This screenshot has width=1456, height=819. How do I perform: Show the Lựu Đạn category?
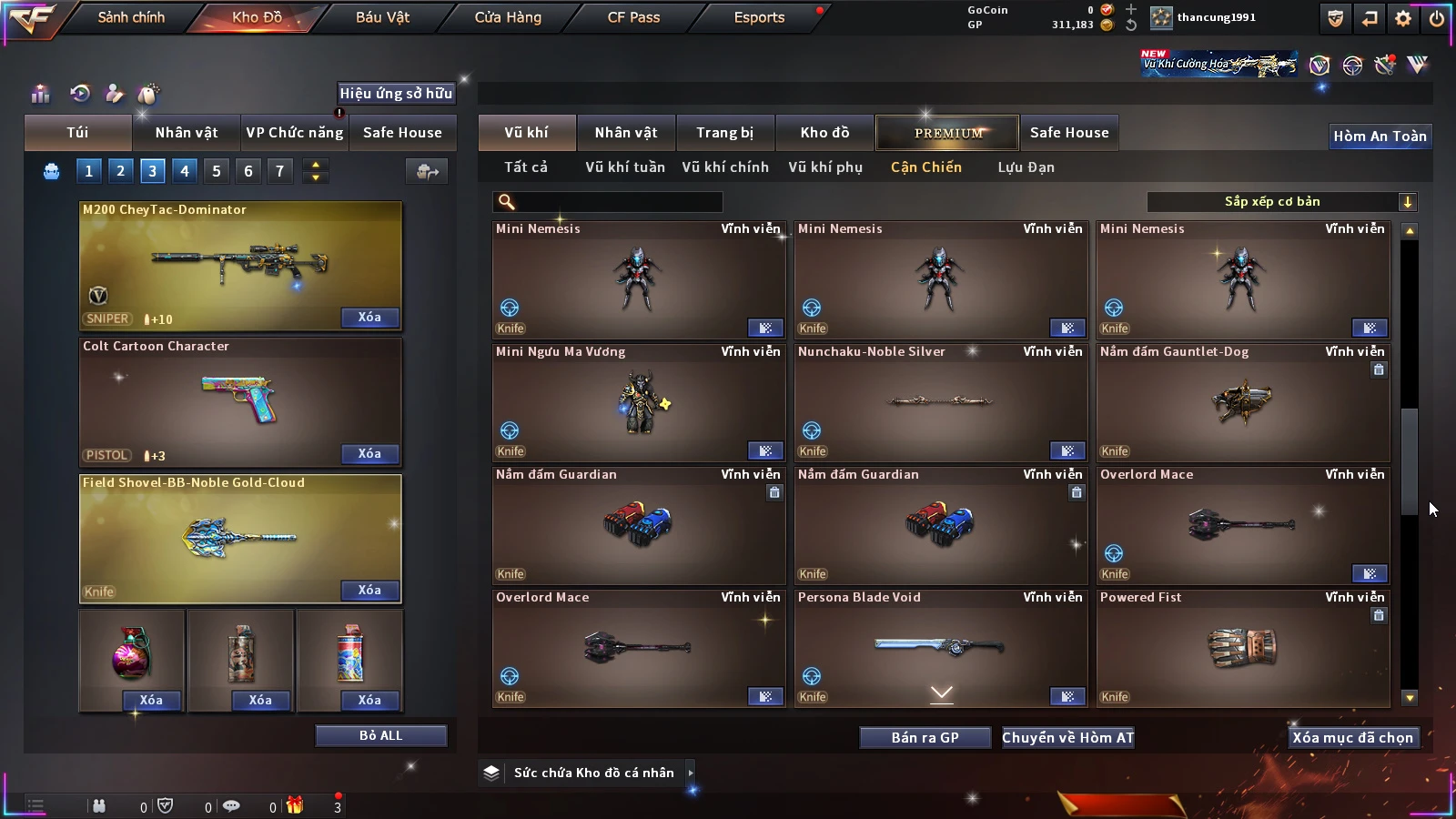[1026, 167]
